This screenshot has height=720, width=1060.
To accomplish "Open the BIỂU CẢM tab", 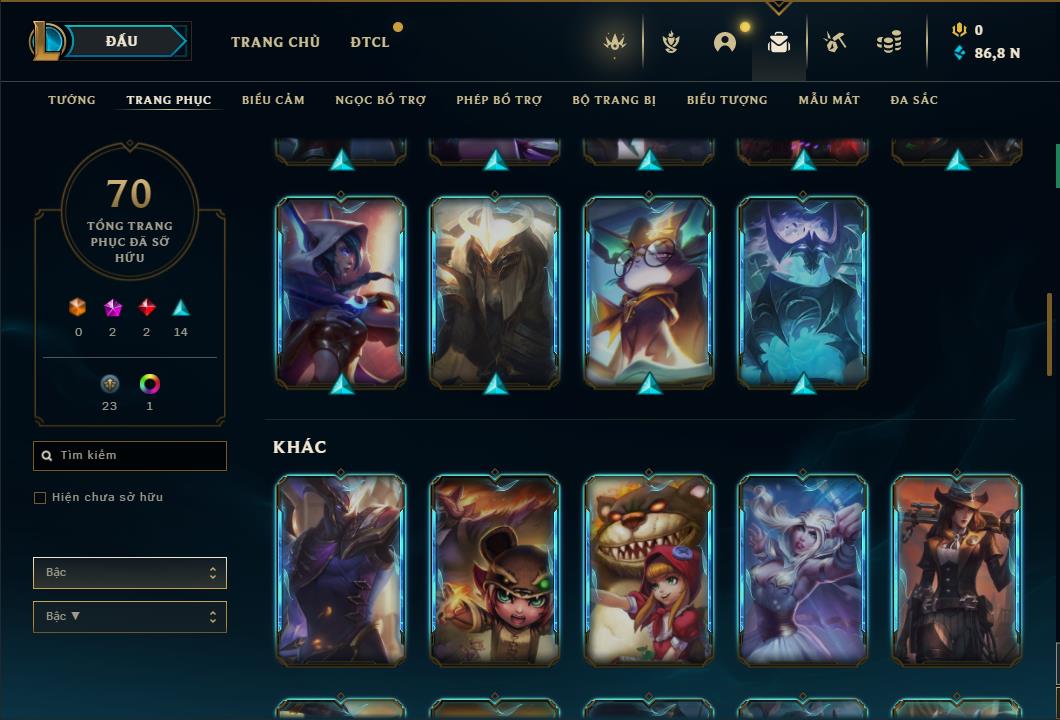I will [273, 100].
